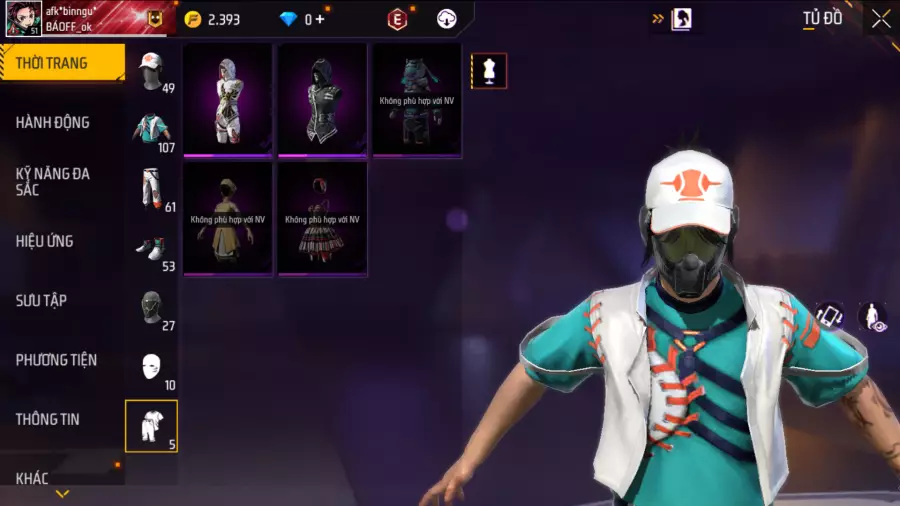The width and height of the screenshot is (900, 506).
Task: Open the mask category
Action: click(x=152, y=307)
